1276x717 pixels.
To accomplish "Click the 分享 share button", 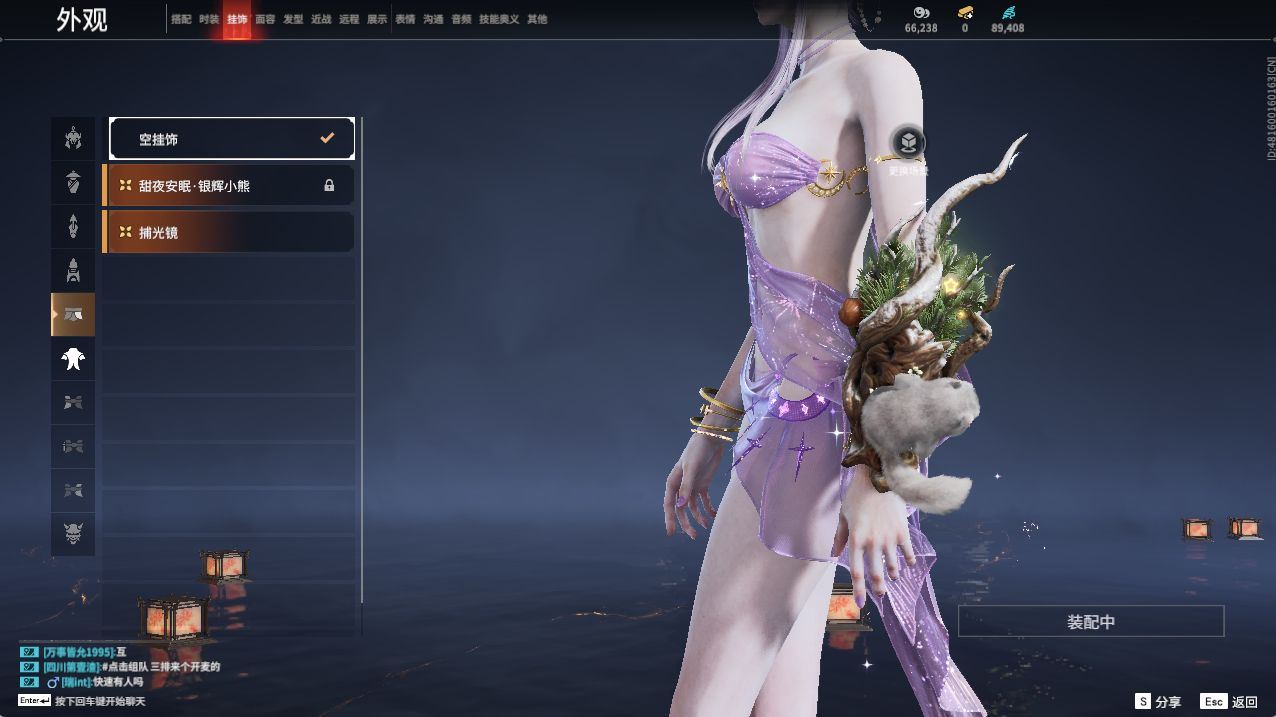I will click(1158, 702).
